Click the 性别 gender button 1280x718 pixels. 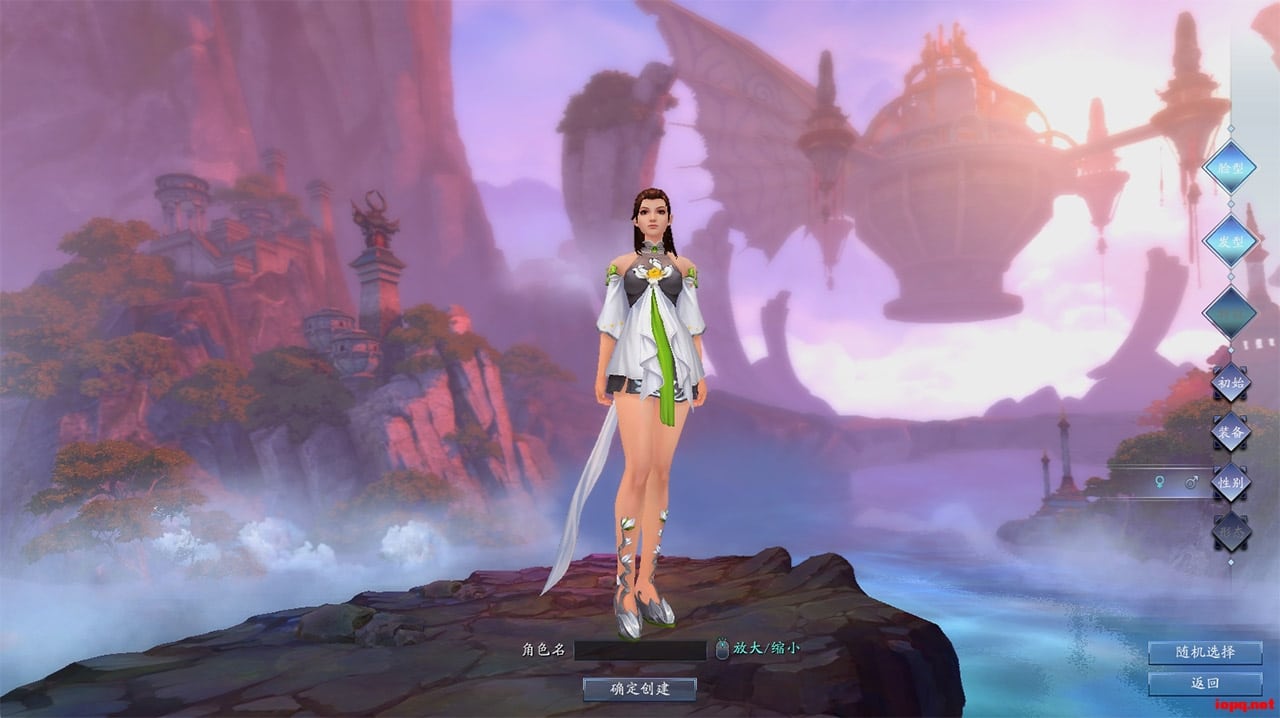(x=1231, y=481)
